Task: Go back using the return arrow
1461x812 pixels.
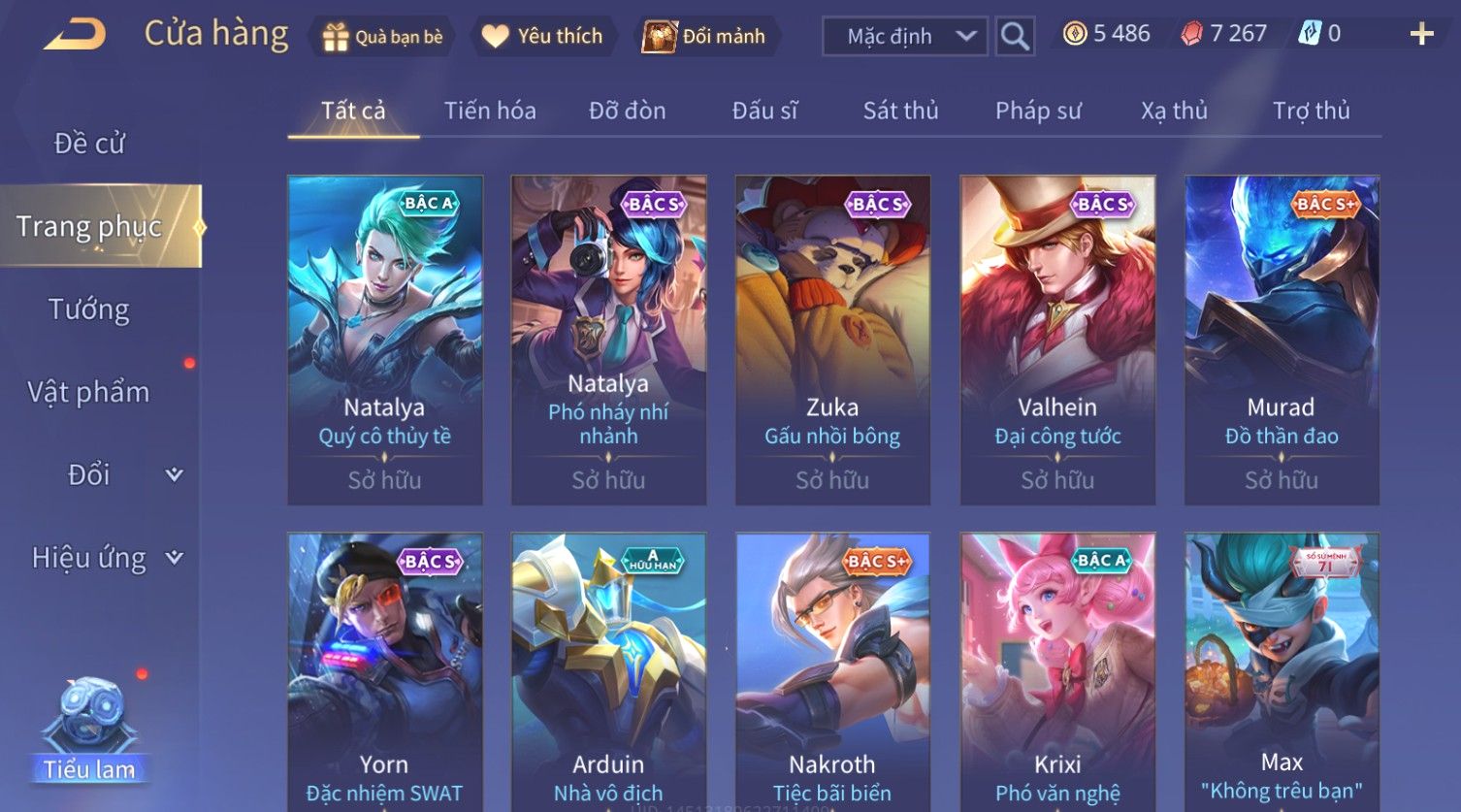Action: pos(75,35)
